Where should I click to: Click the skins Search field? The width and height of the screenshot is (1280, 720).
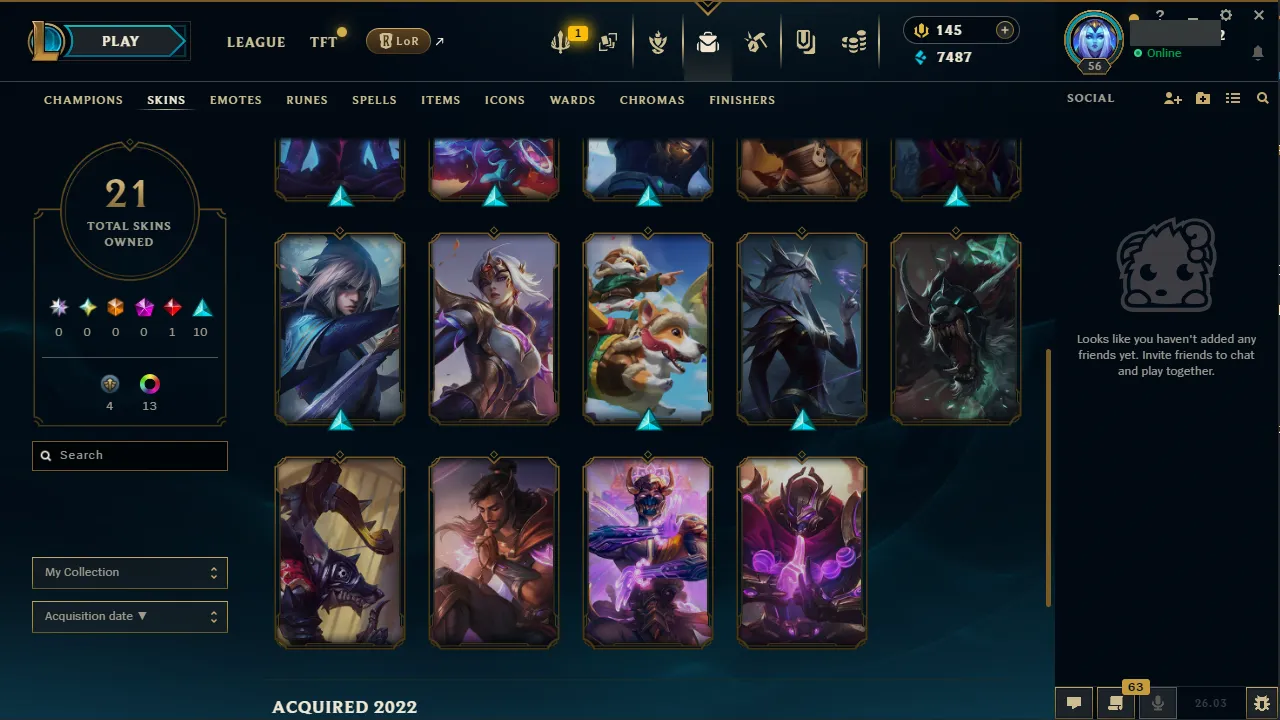coord(129,455)
